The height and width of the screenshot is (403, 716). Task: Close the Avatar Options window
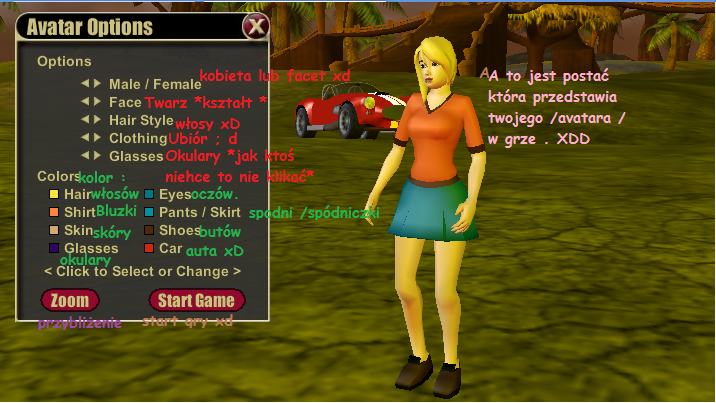coord(256,27)
